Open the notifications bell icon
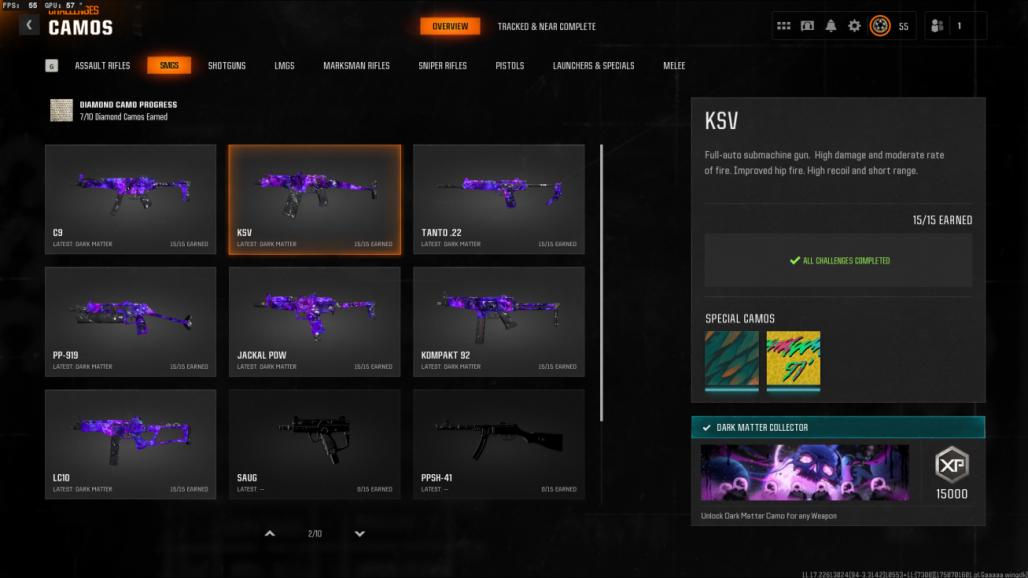The image size is (1028, 578). pyautogui.click(x=831, y=26)
